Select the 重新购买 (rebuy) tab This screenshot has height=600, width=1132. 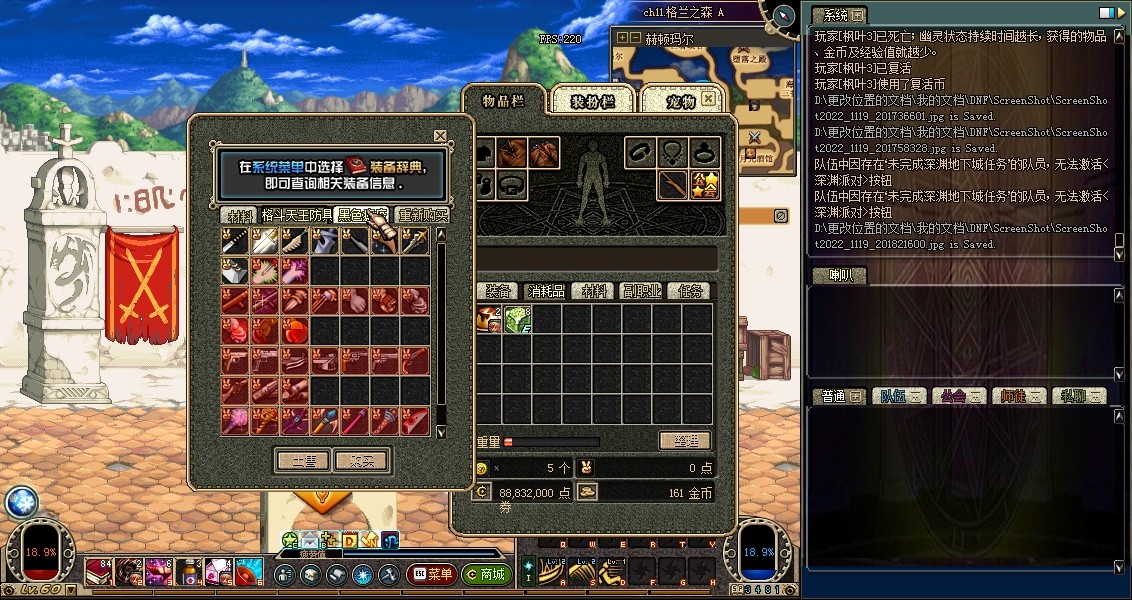(423, 215)
